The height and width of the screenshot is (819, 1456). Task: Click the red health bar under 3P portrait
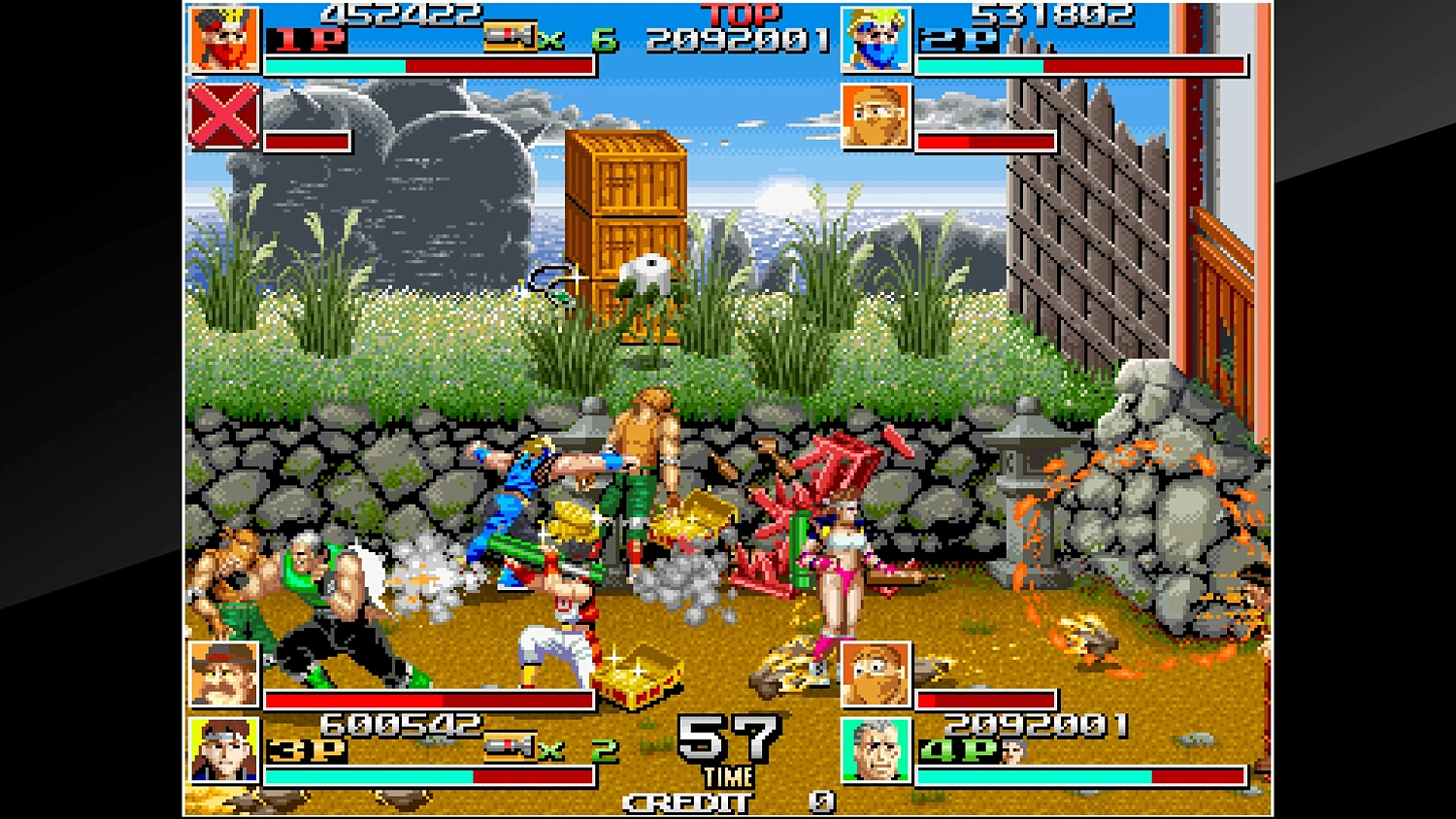coord(427,702)
